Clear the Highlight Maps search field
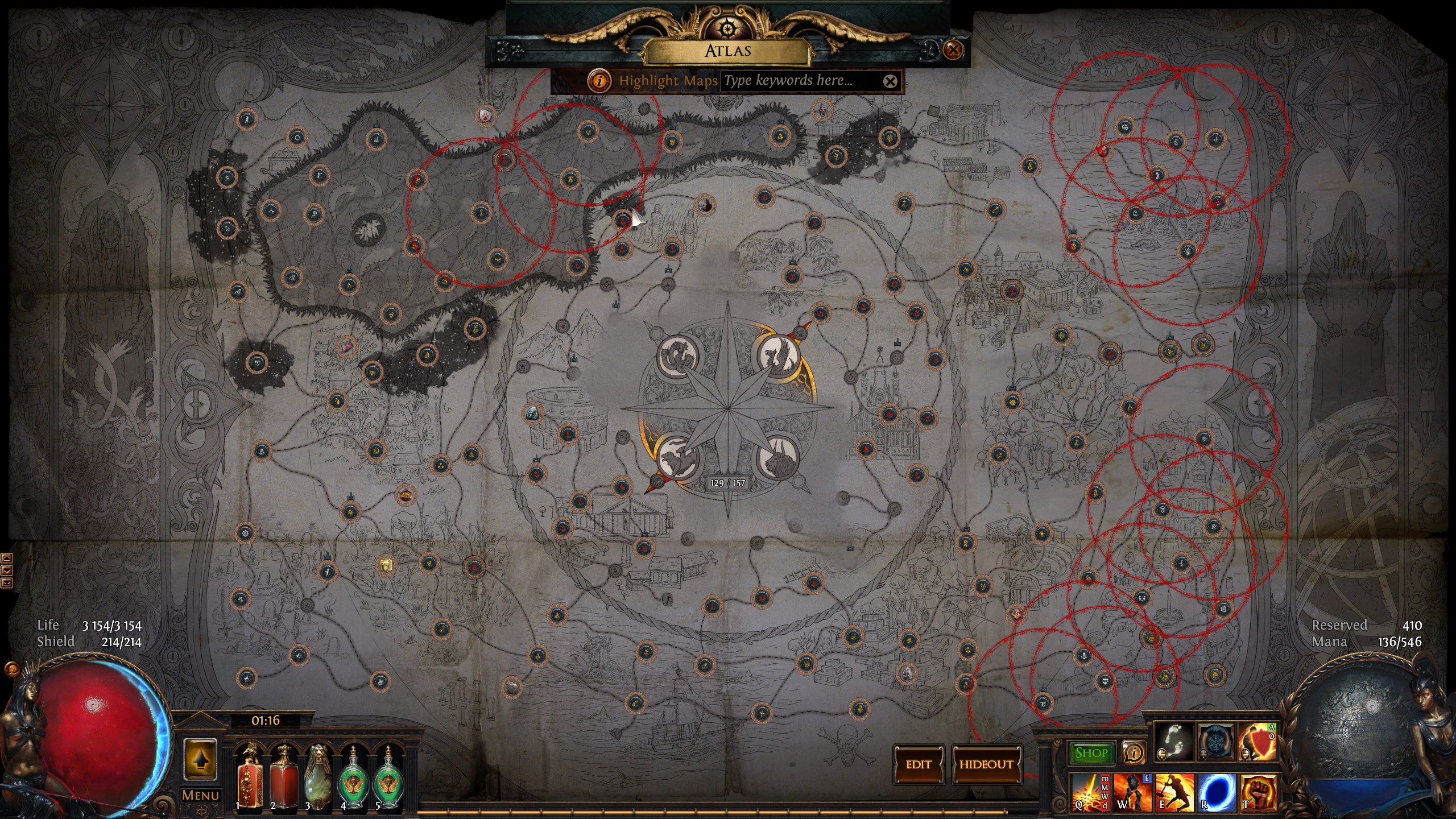 890,81
